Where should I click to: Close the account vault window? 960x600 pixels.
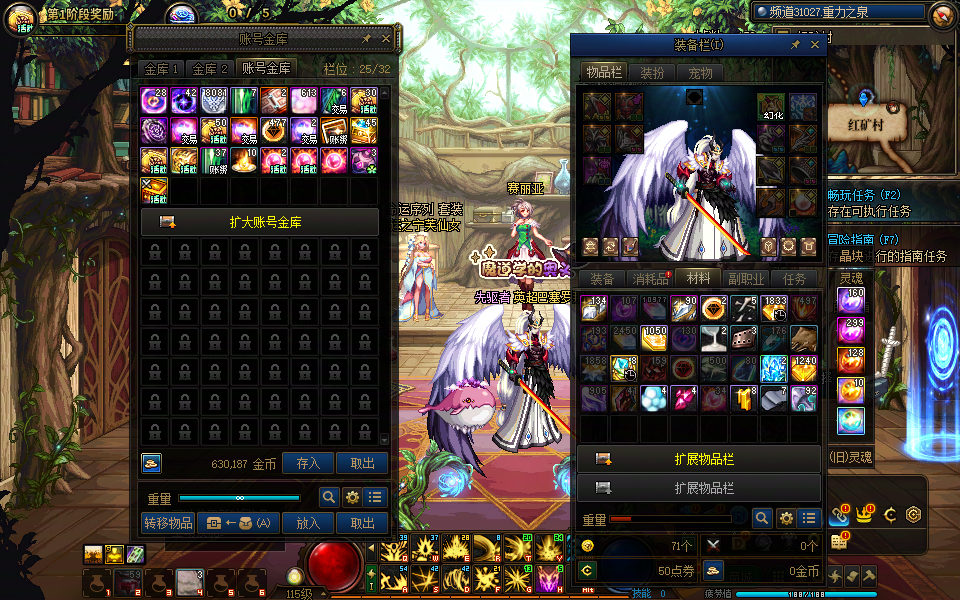(387, 40)
